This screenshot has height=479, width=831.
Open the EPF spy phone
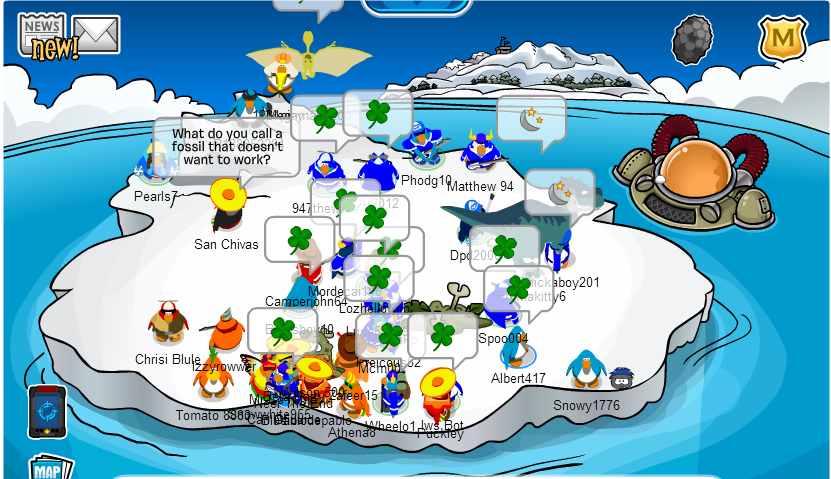(46, 411)
